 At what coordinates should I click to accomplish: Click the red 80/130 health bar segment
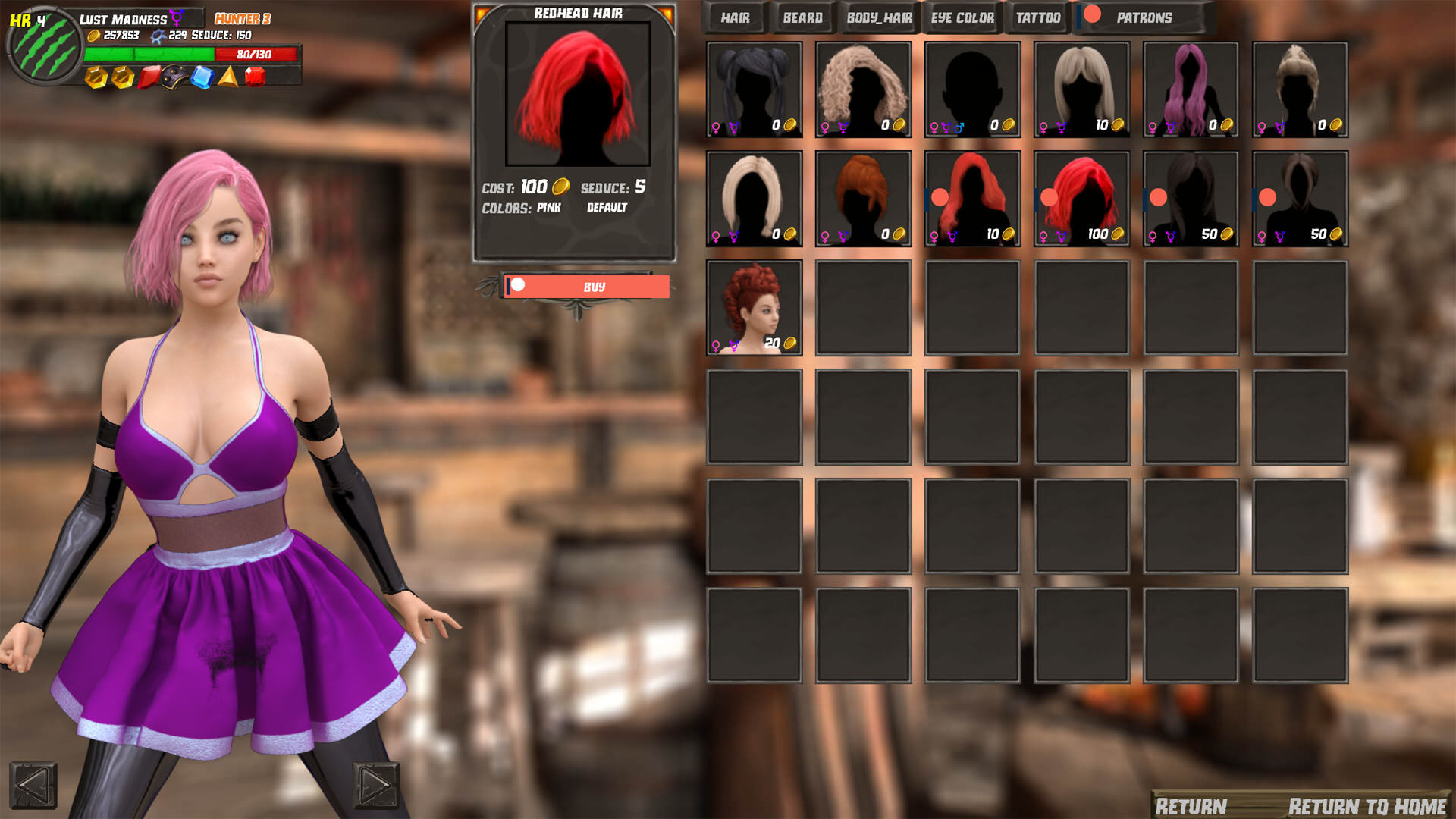click(256, 55)
